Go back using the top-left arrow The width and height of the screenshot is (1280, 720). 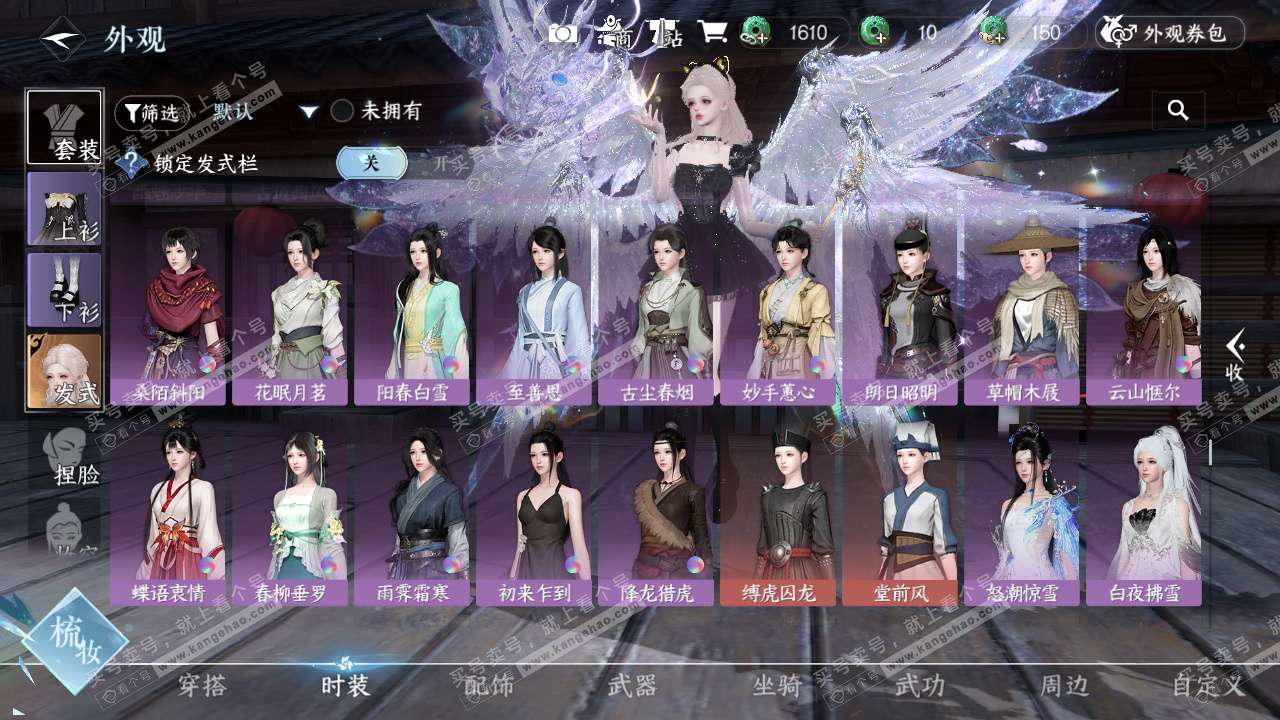point(62,39)
